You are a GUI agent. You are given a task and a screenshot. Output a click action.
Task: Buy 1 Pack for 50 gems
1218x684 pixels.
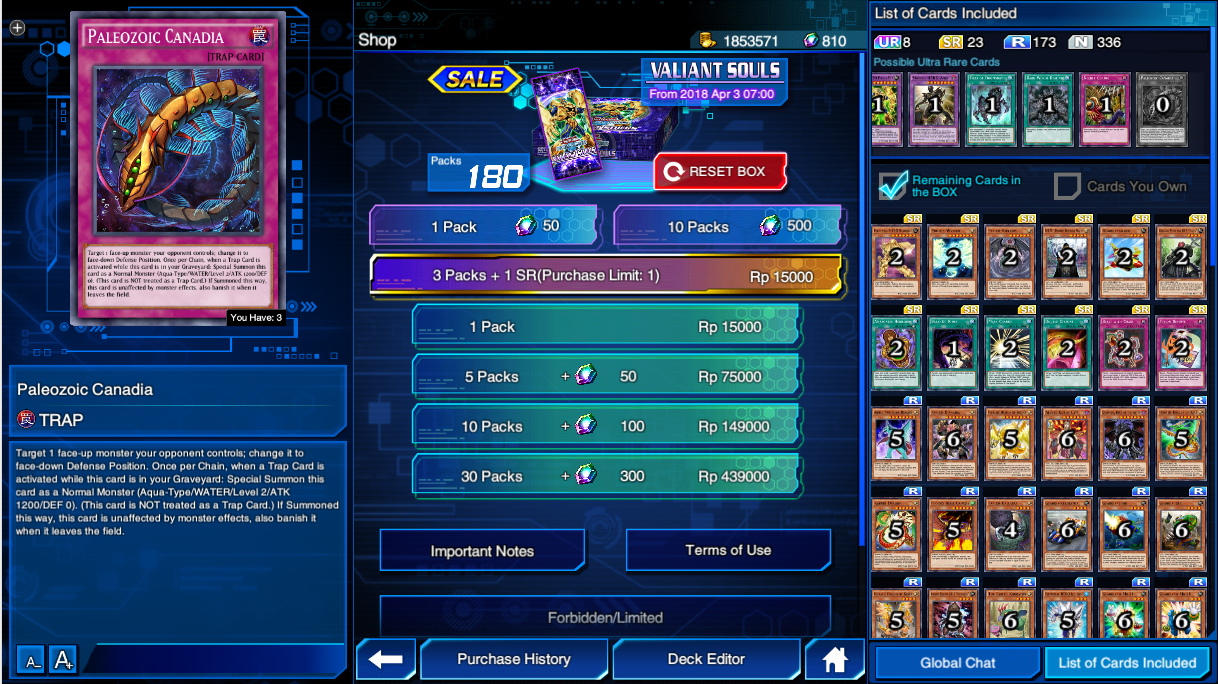485,227
